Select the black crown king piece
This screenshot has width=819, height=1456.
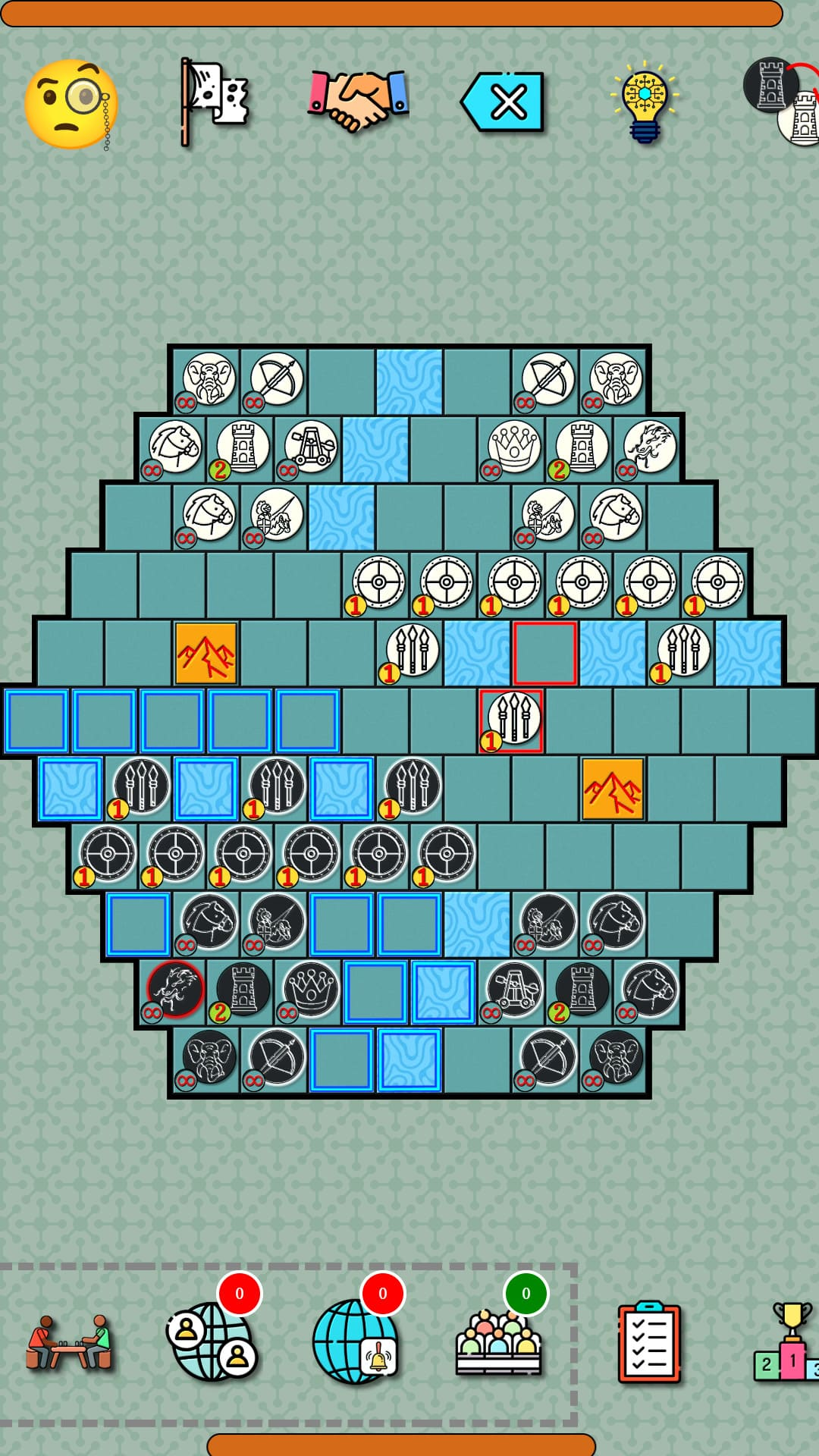click(310, 990)
